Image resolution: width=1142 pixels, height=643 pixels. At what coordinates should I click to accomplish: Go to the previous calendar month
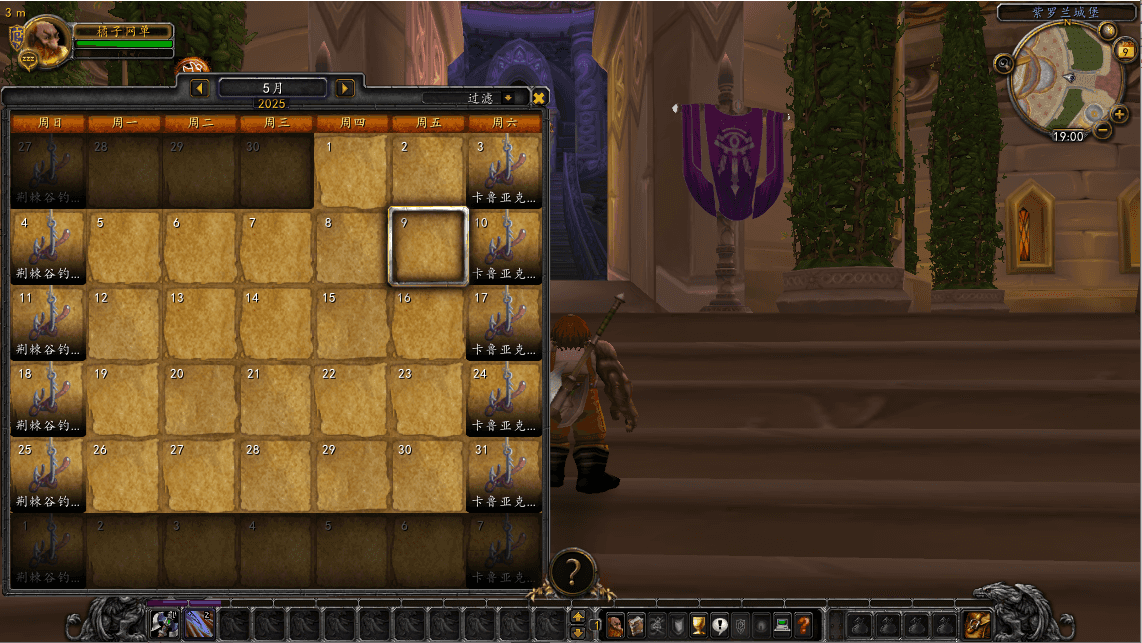pyautogui.click(x=199, y=88)
